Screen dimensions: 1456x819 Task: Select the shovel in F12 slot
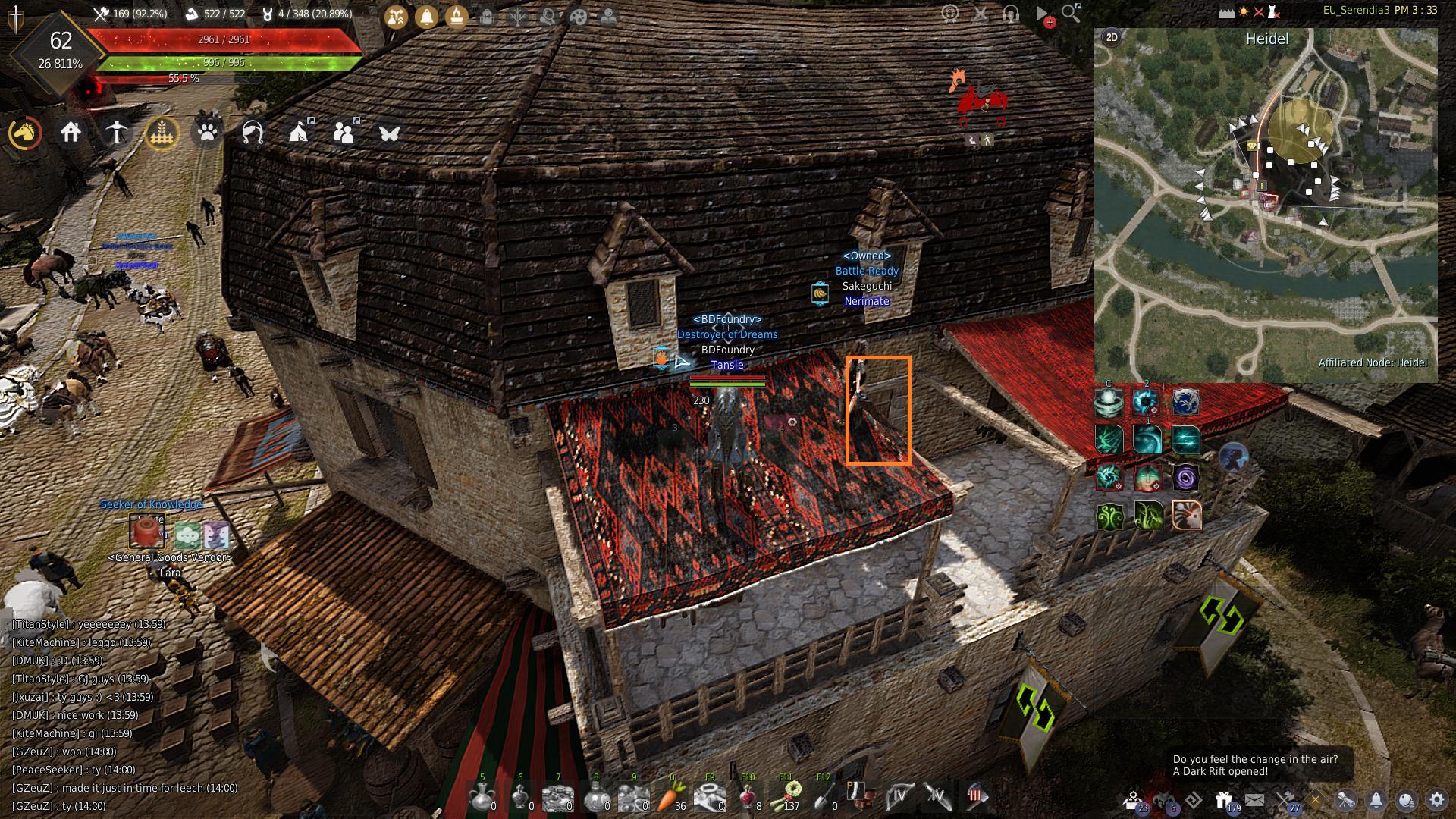click(824, 797)
